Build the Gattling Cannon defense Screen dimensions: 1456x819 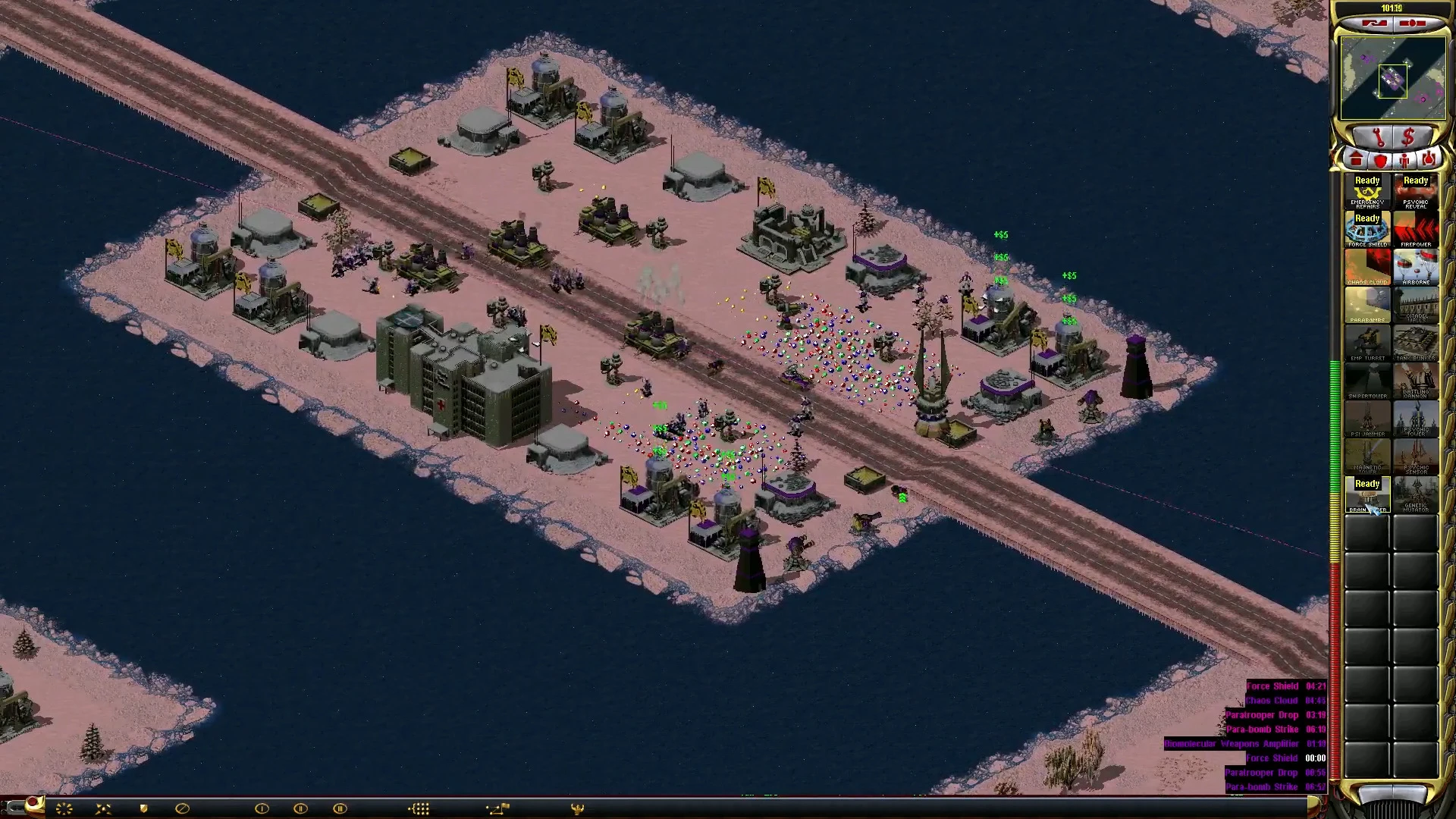[1415, 381]
